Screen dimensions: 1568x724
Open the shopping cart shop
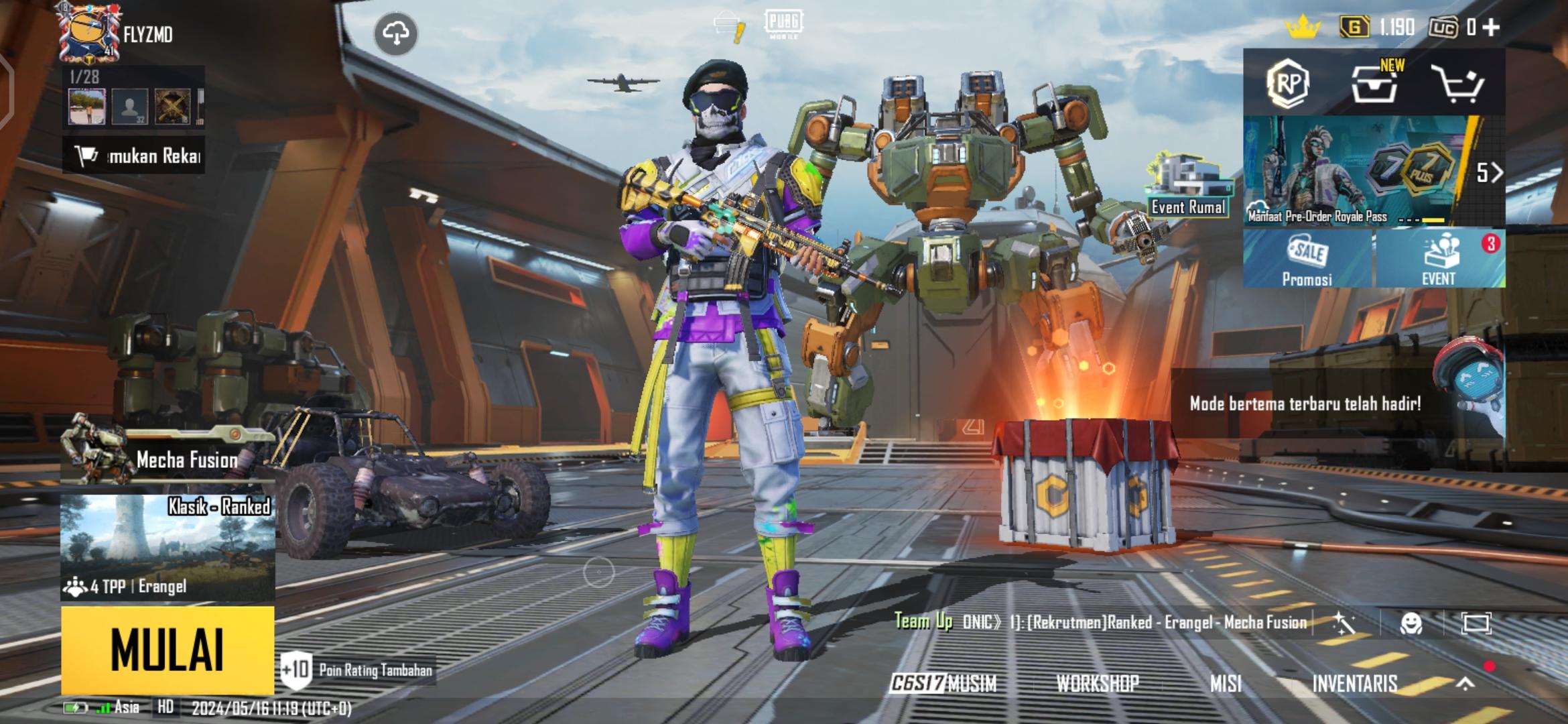(1457, 84)
